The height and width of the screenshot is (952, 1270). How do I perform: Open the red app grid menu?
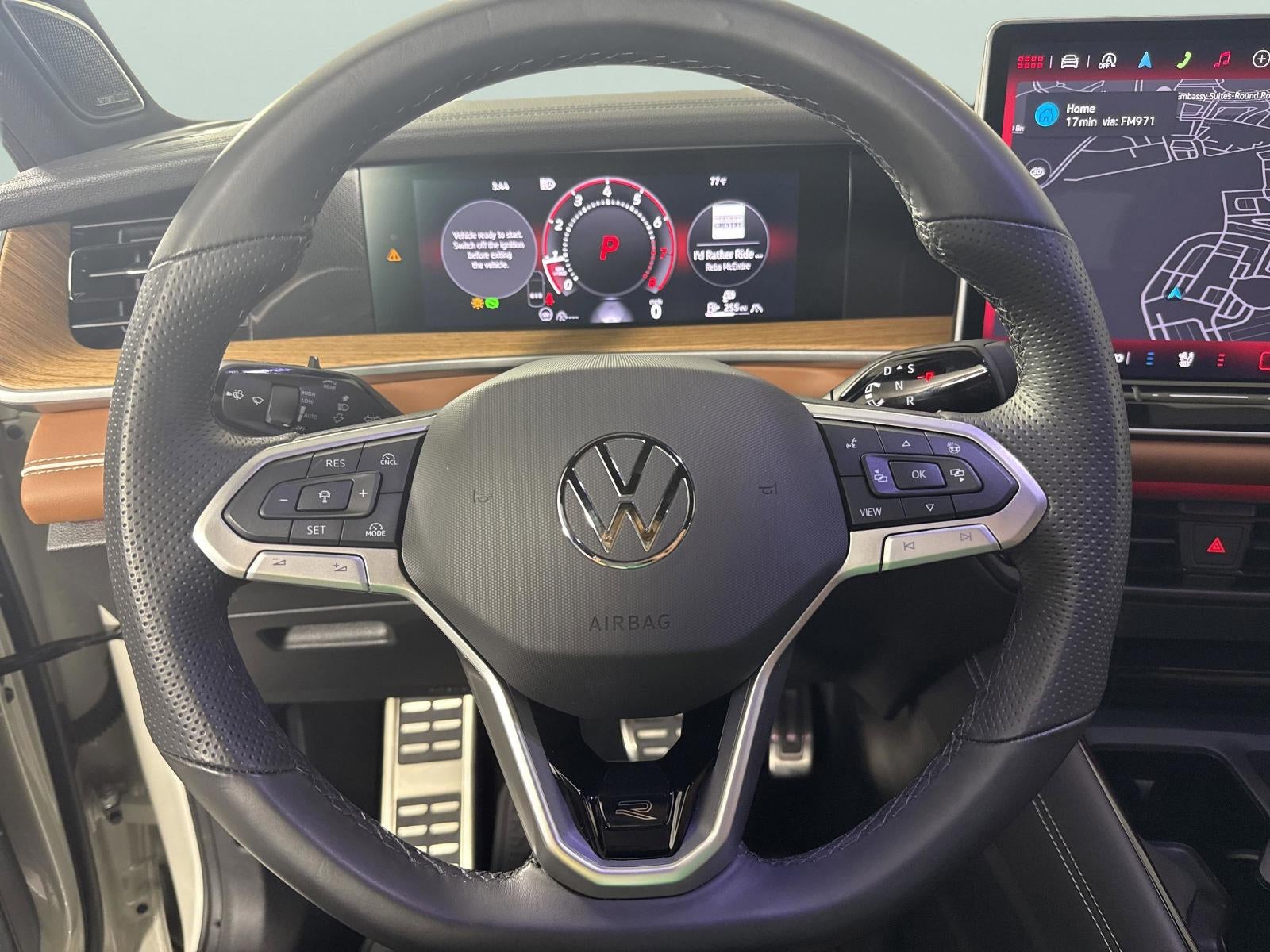(x=1029, y=60)
